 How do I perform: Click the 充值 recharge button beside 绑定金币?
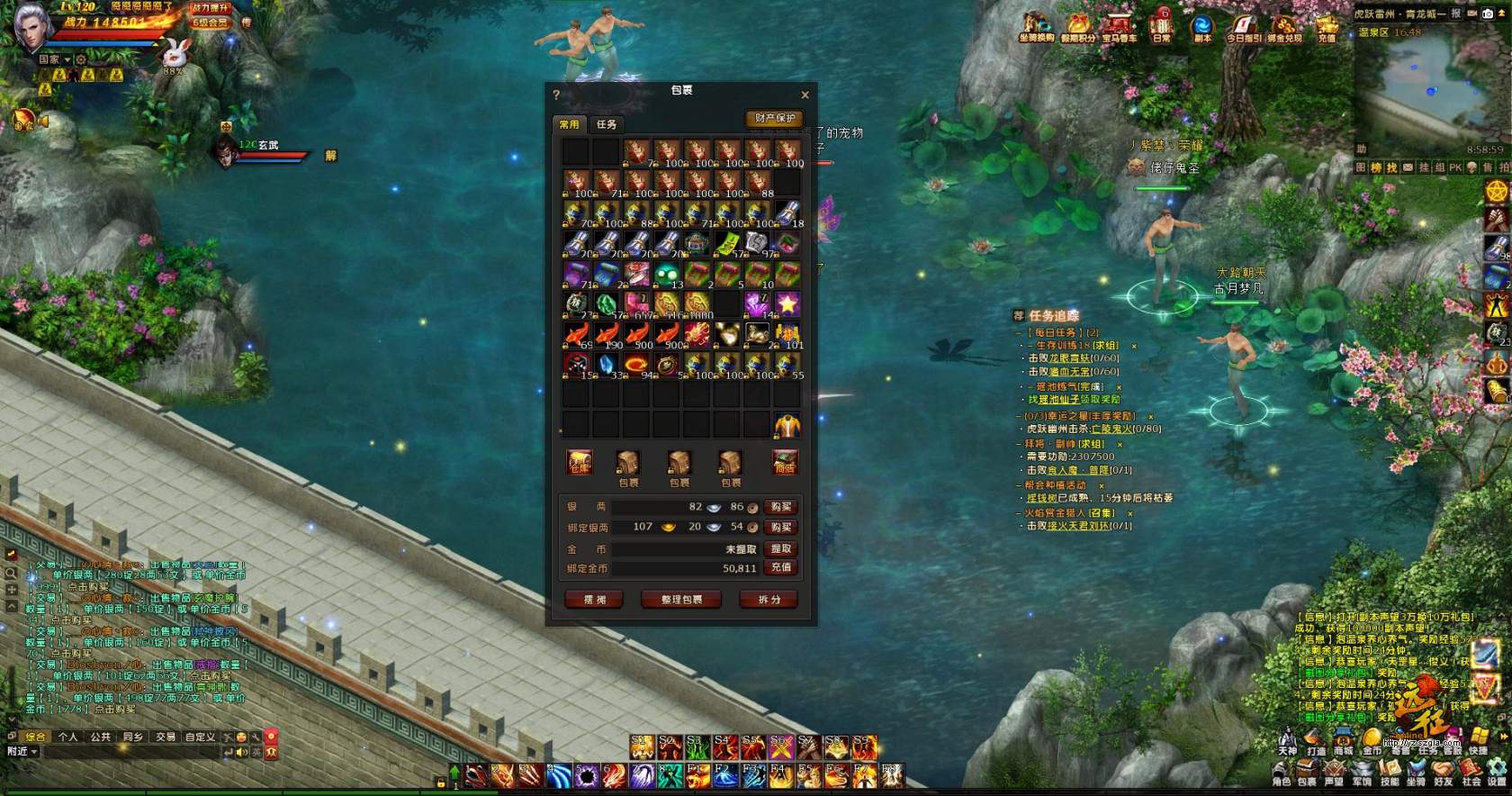[x=780, y=567]
